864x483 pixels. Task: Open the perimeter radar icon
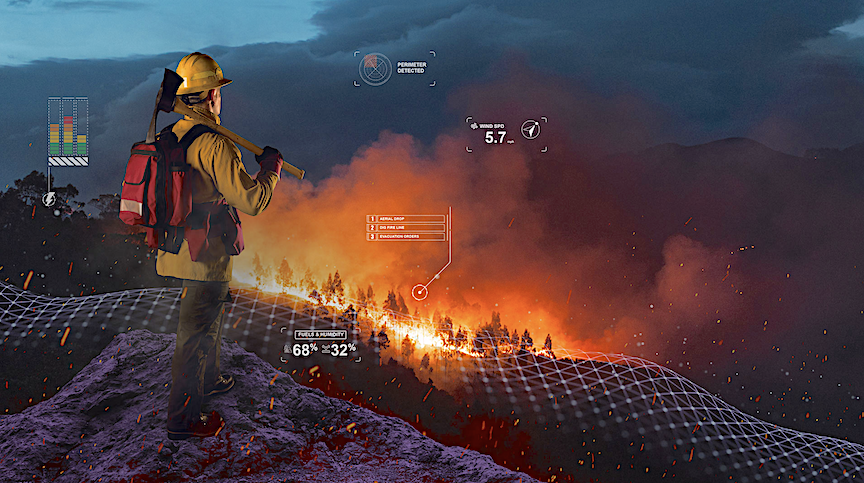tap(373, 68)
